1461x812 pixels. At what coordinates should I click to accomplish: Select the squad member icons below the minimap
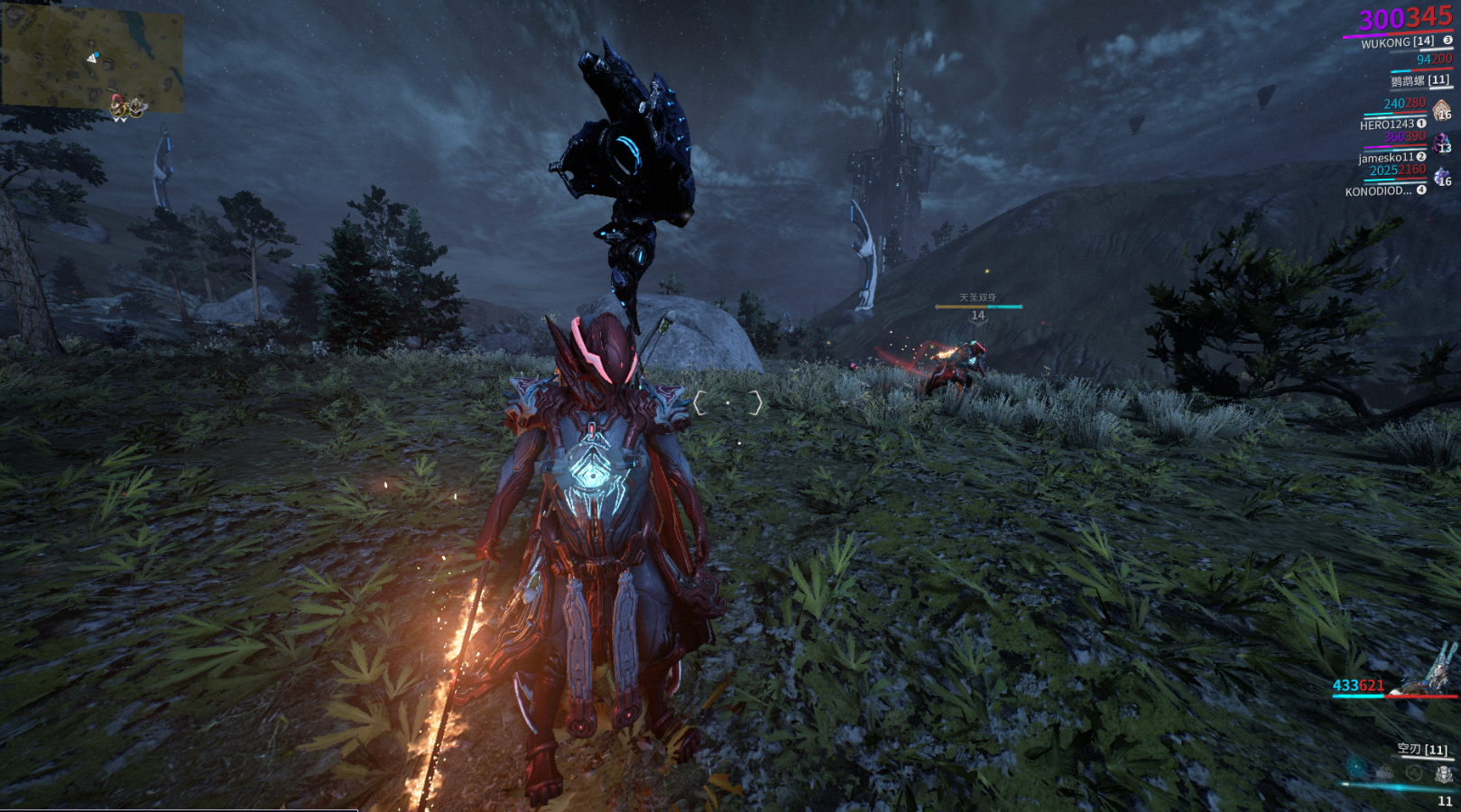click(127, 108)
